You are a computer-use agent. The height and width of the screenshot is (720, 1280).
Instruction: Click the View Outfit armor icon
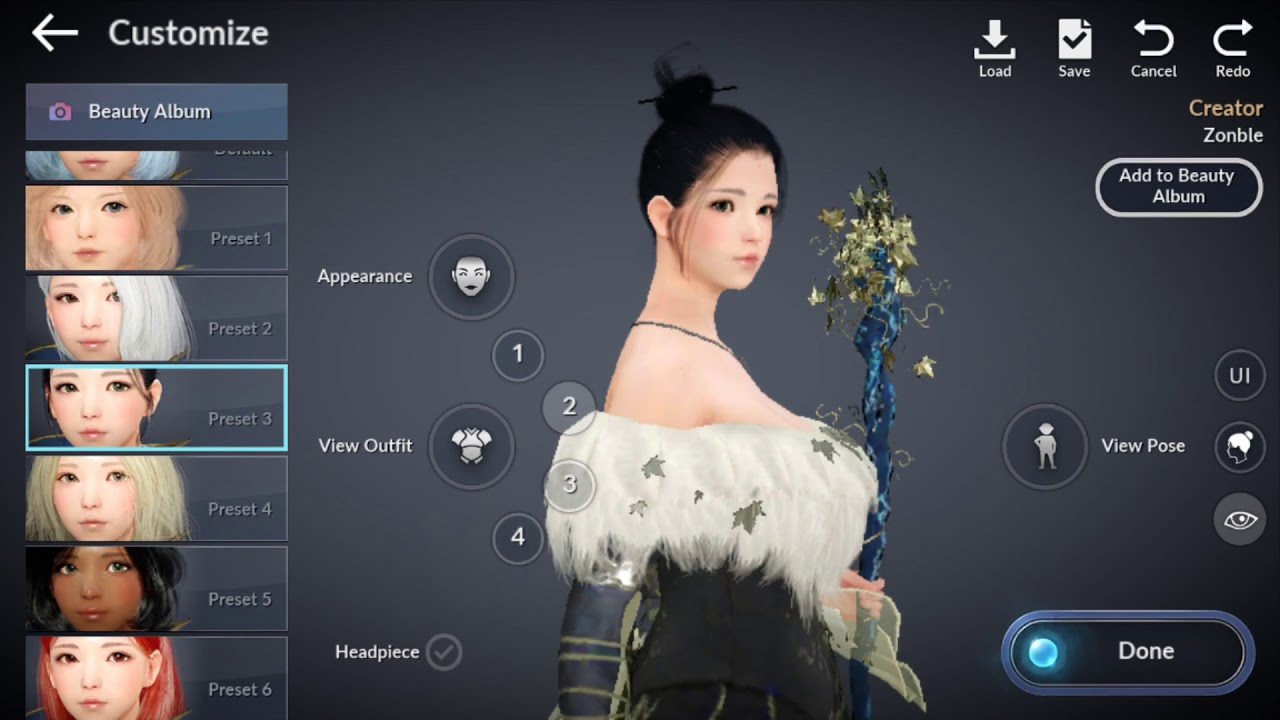(471, 446)
